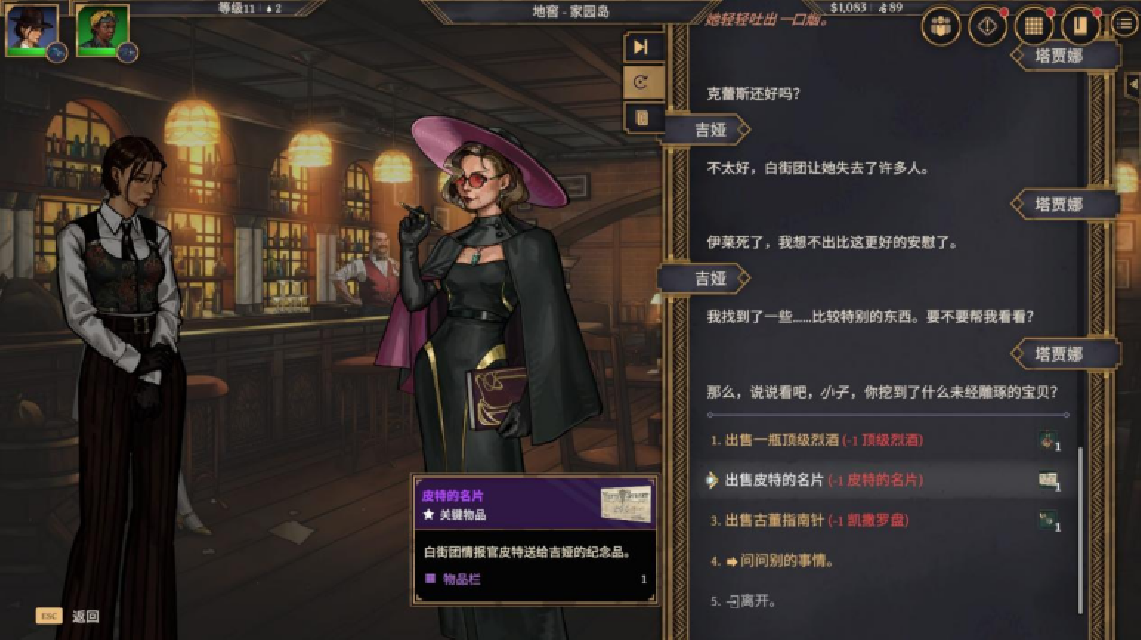1141x640 pixels.
Task: Choose the option to sell top-shelf liquor
Action: 816,440
